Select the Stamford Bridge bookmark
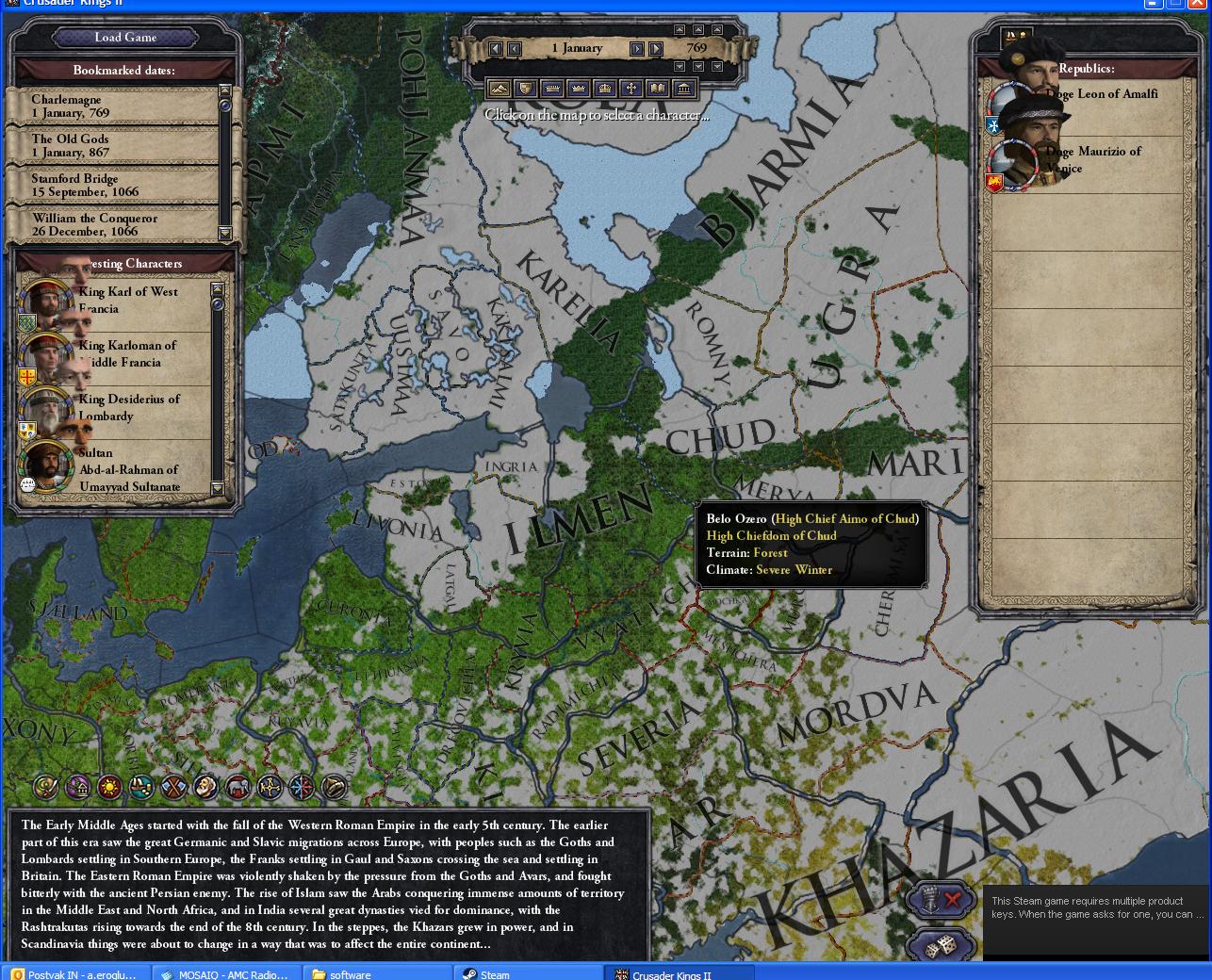 (123, 185)
